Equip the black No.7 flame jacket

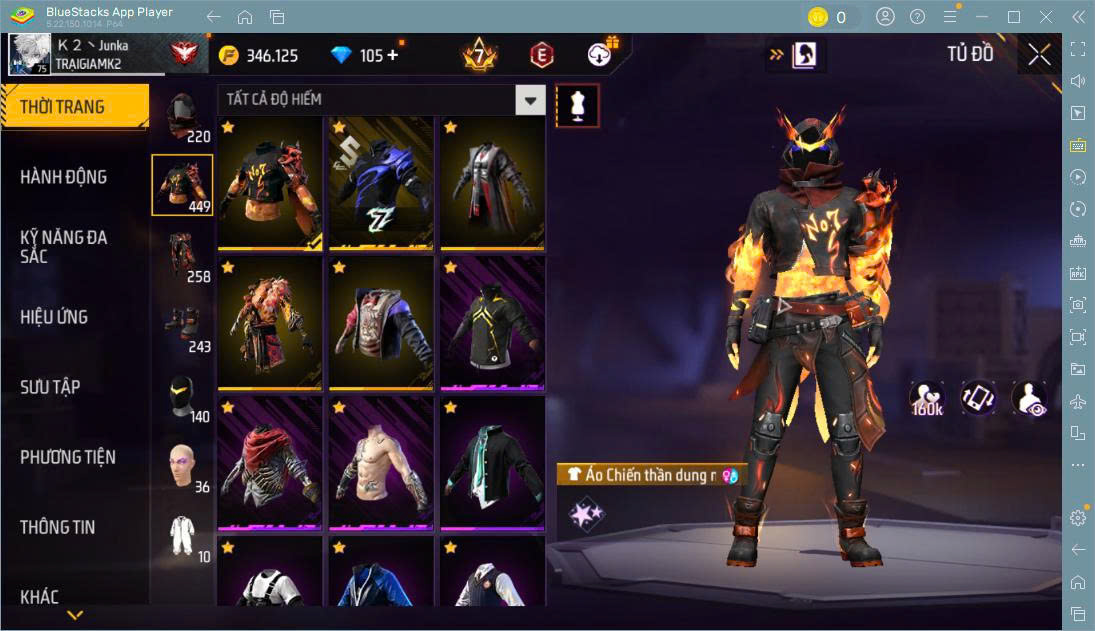pyautogui.click(x=269, y=183)
